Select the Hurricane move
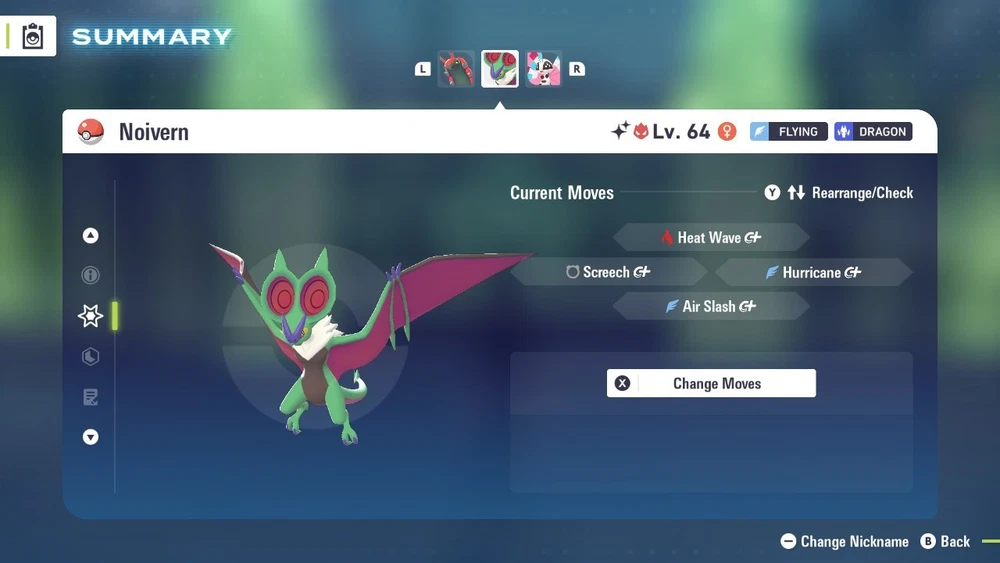This screenshot has width=1000, height=563. tap(812, 272)
